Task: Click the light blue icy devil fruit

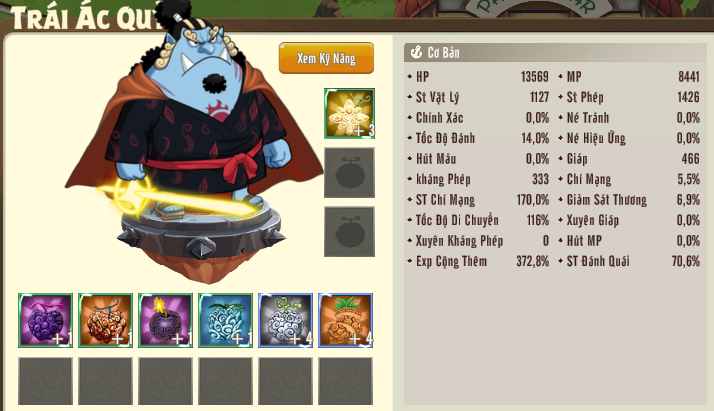Action: (x=225, y=320)
